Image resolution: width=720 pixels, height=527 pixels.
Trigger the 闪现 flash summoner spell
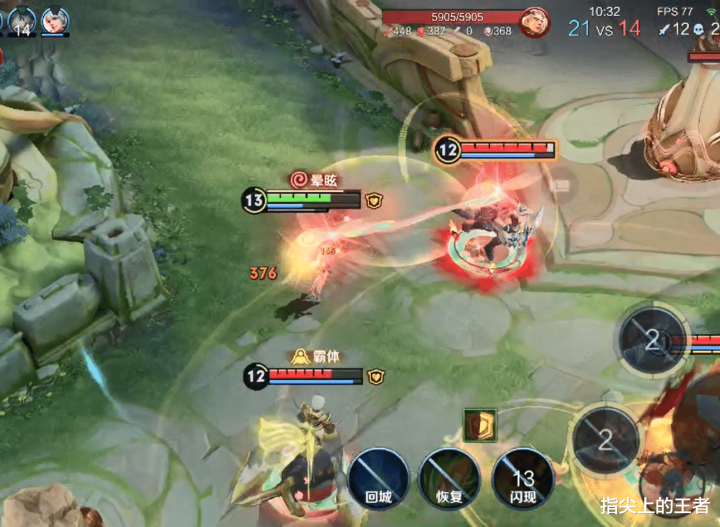tap(523, 479)
